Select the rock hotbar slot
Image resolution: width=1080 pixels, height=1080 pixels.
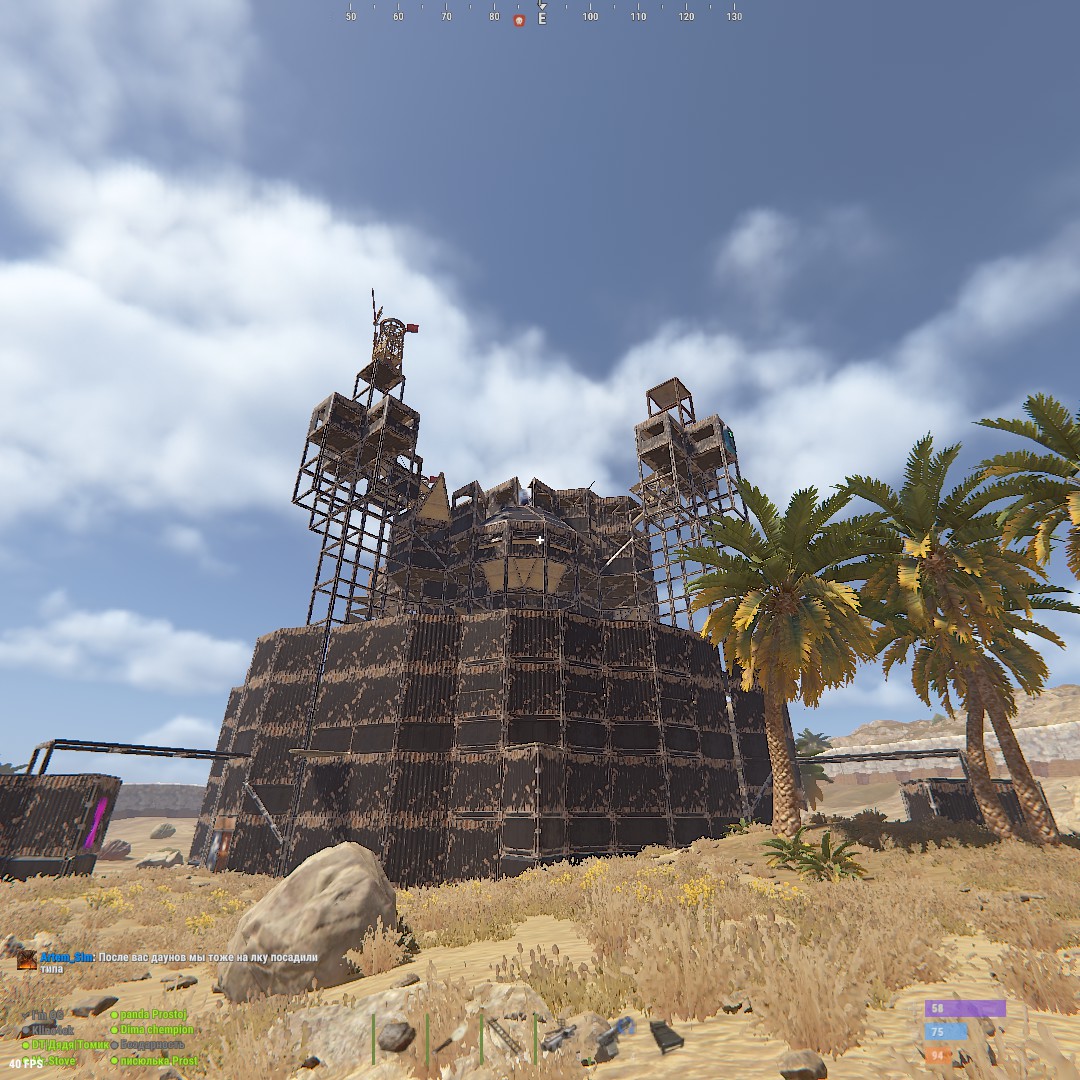398,1037
